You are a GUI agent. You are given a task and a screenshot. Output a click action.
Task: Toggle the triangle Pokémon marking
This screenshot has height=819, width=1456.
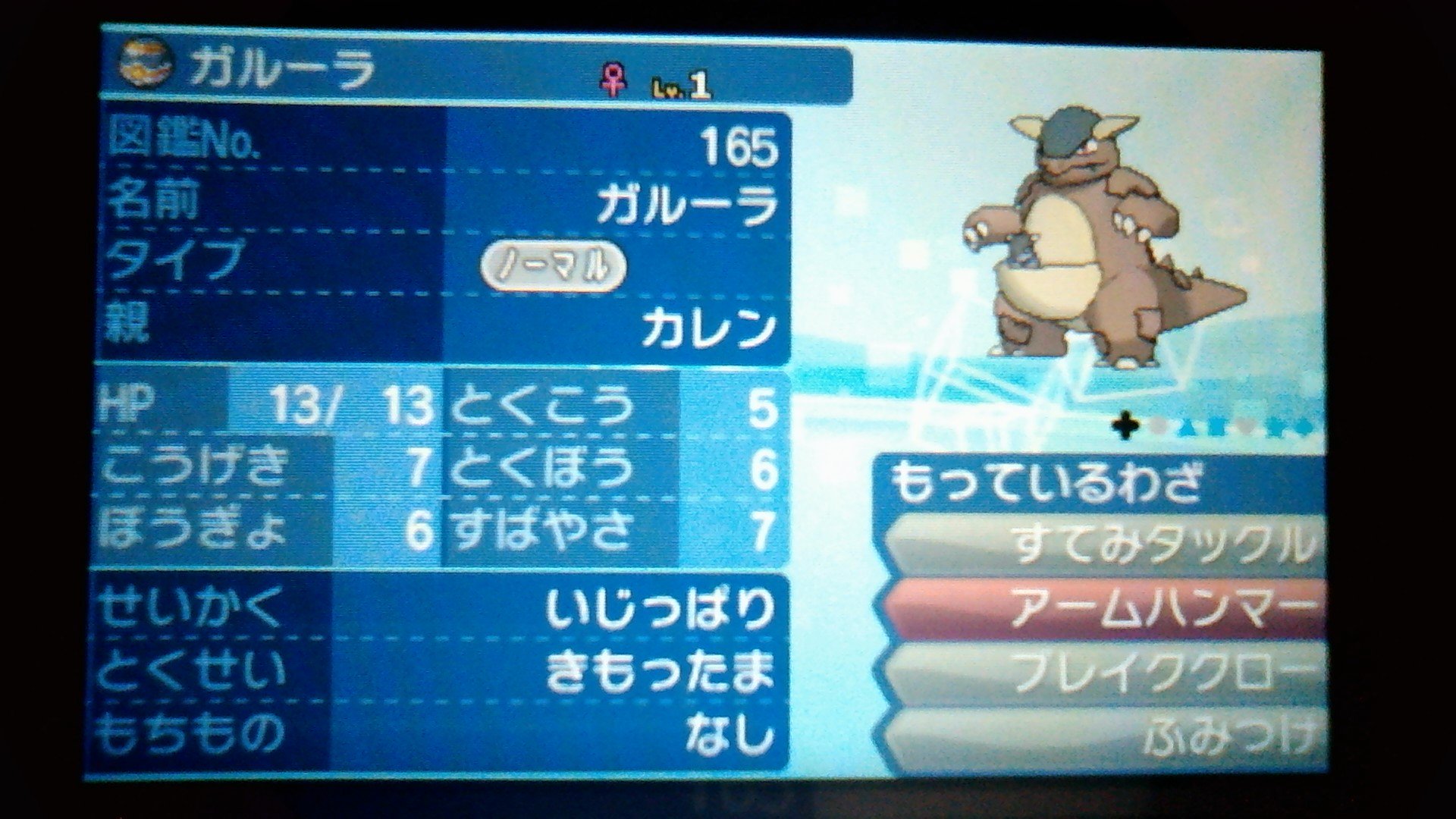coord(1188,428)
